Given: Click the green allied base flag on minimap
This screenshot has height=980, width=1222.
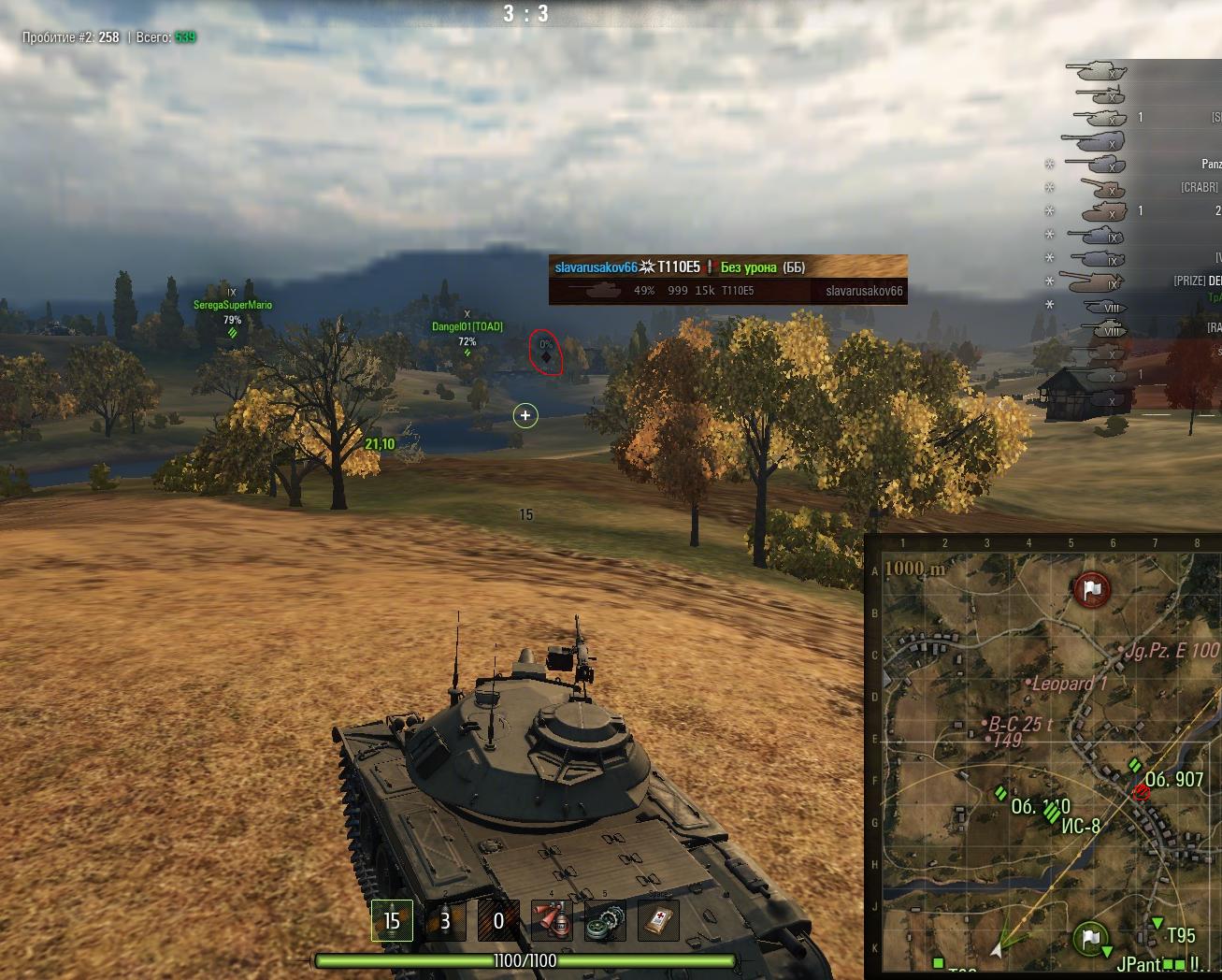Looking at the screenshot, I should click(1090, 936).
